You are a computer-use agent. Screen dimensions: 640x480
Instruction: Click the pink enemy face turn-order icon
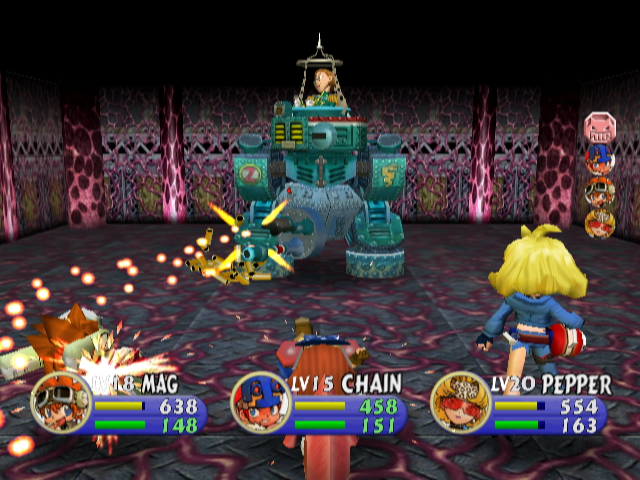(599, 128)
